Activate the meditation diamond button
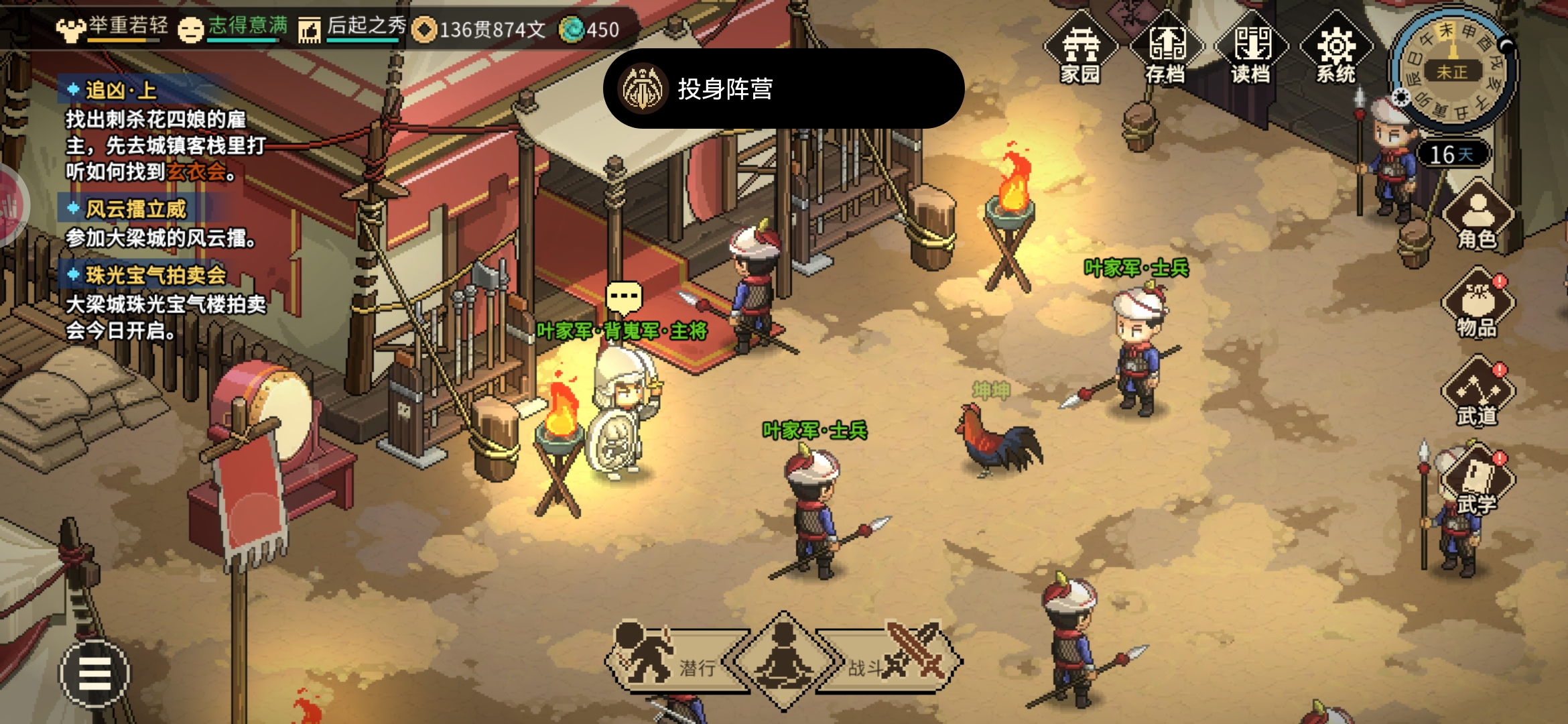1568x724 pixels. point(783,662)
